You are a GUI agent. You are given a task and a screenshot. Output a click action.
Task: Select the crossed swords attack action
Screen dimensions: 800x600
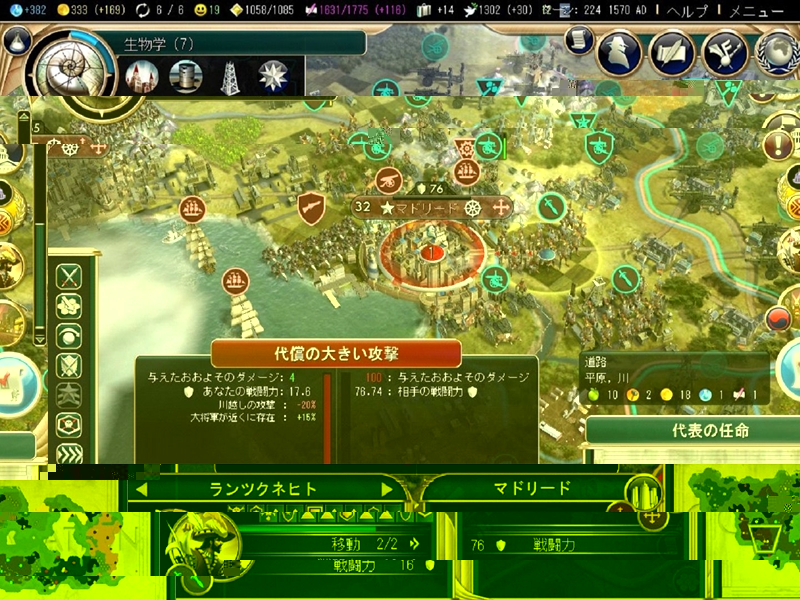click(x=69, y=276)
